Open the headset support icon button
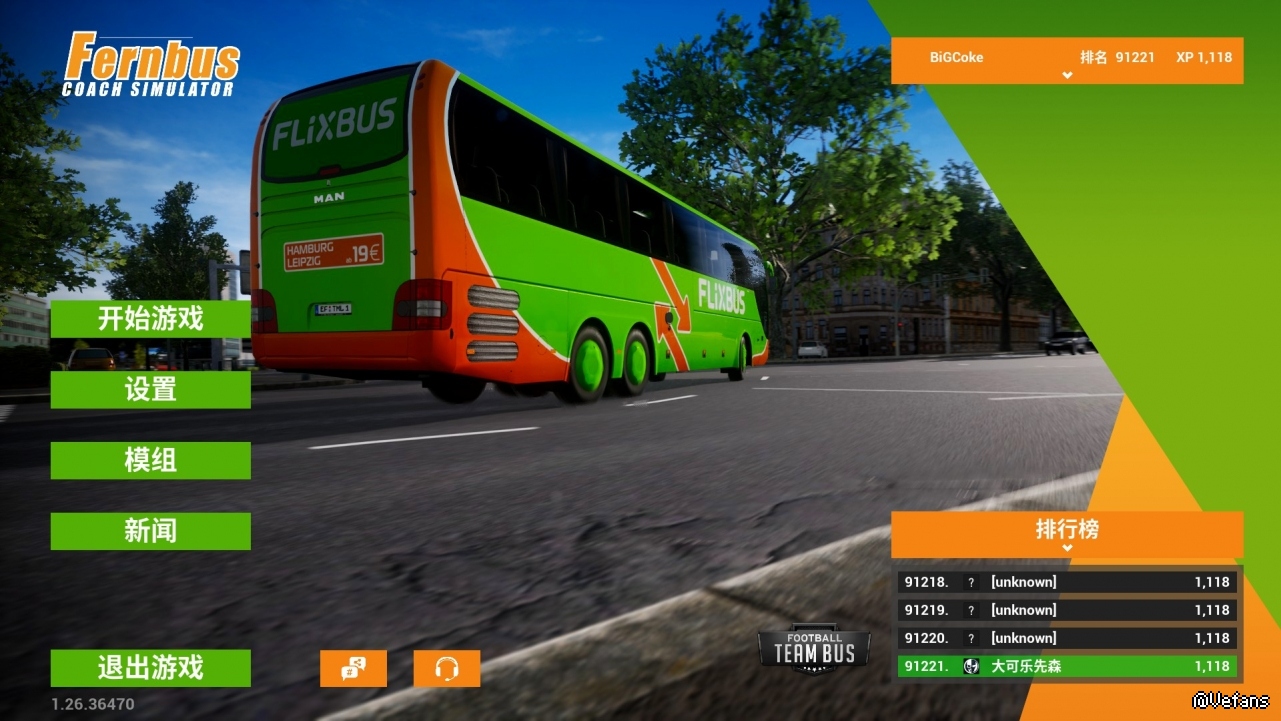 point(447,669)
